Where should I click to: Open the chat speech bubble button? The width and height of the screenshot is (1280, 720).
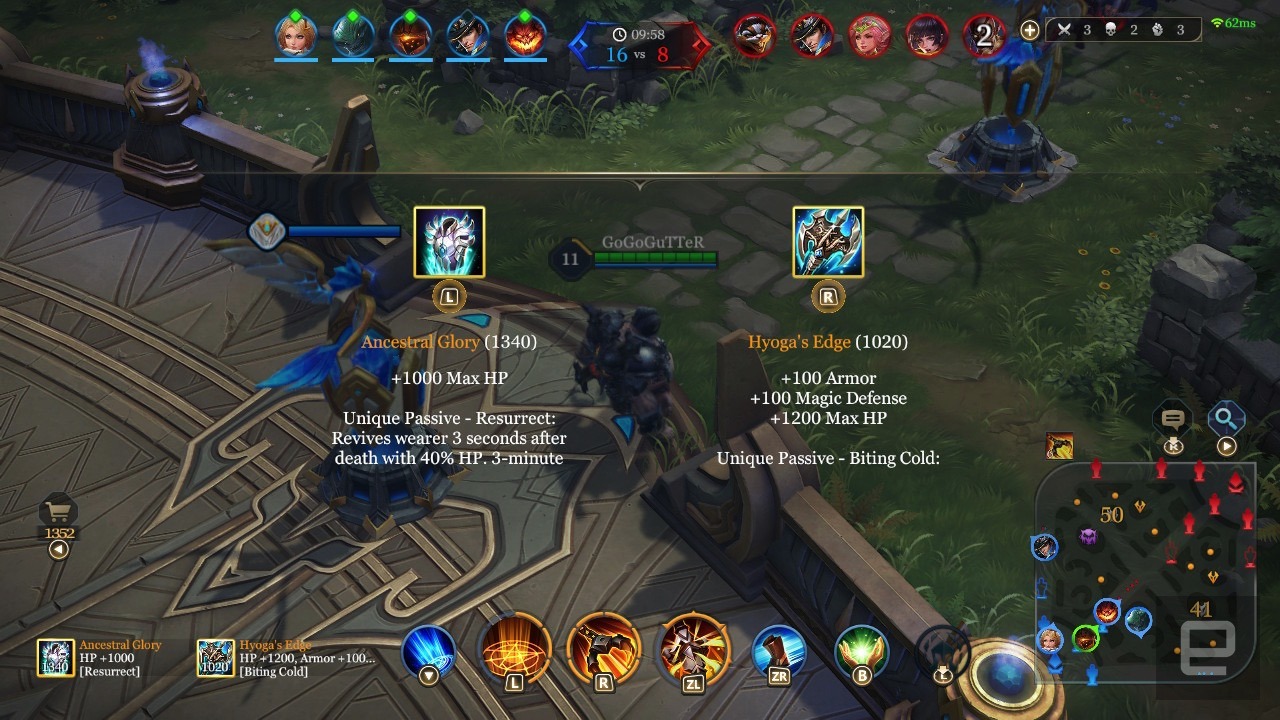pyautogui.click(x=1173, y=420)
